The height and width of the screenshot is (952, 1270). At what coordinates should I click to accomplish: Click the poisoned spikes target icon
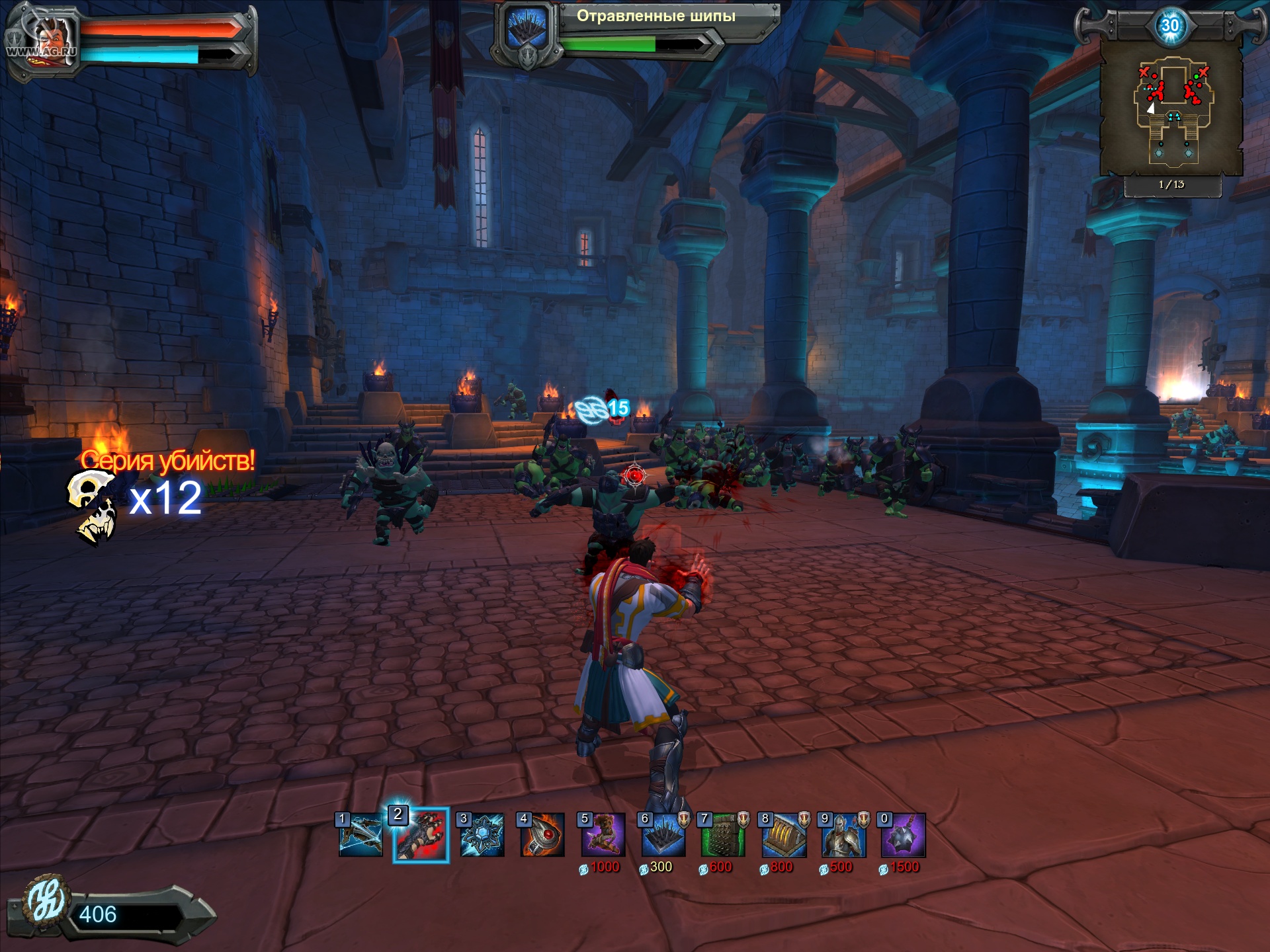tap(527, 30)
